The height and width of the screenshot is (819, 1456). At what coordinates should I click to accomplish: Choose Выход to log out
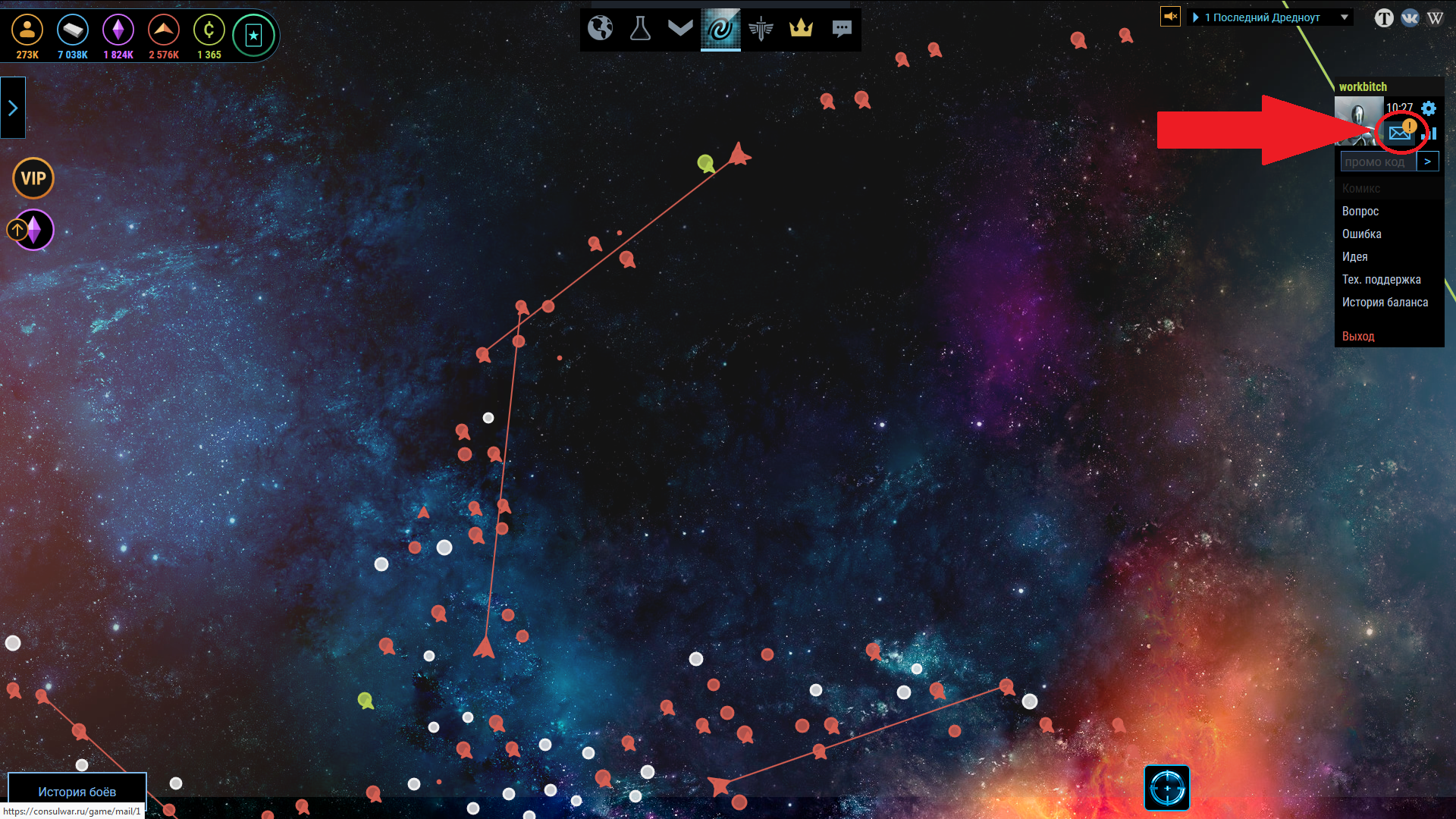coord(1358,336)
